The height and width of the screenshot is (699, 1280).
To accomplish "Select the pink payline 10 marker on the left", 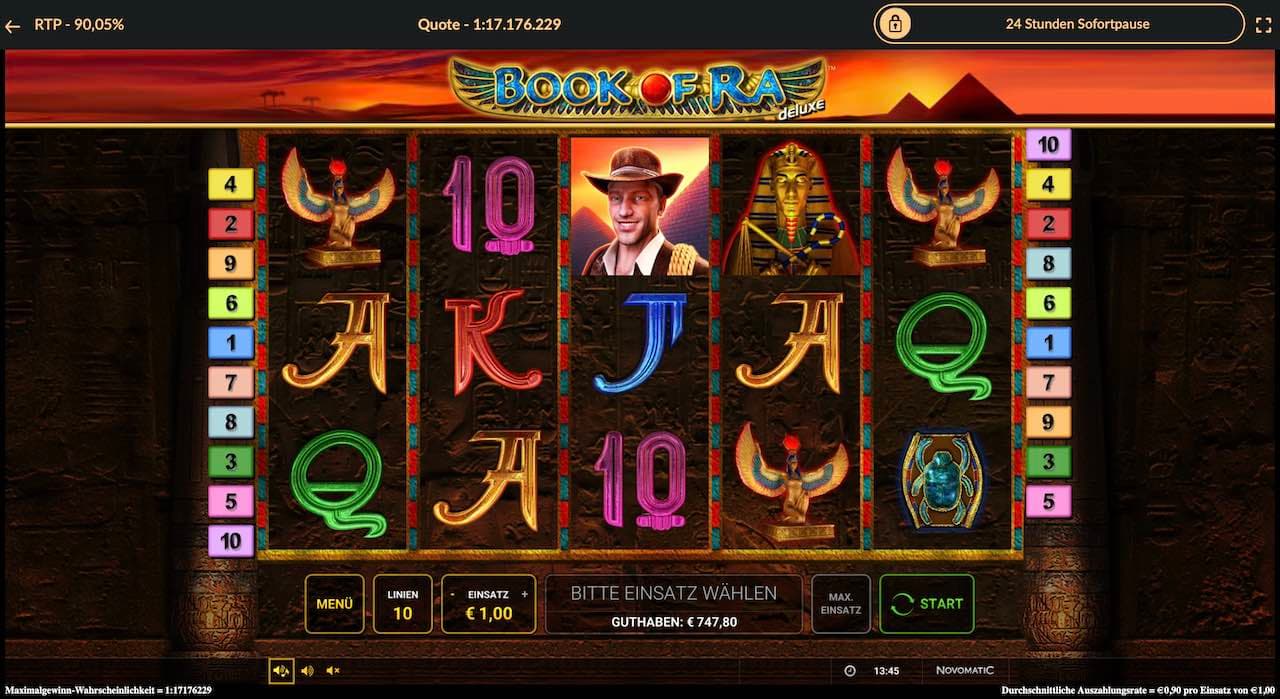I will [x=230, y=541].
